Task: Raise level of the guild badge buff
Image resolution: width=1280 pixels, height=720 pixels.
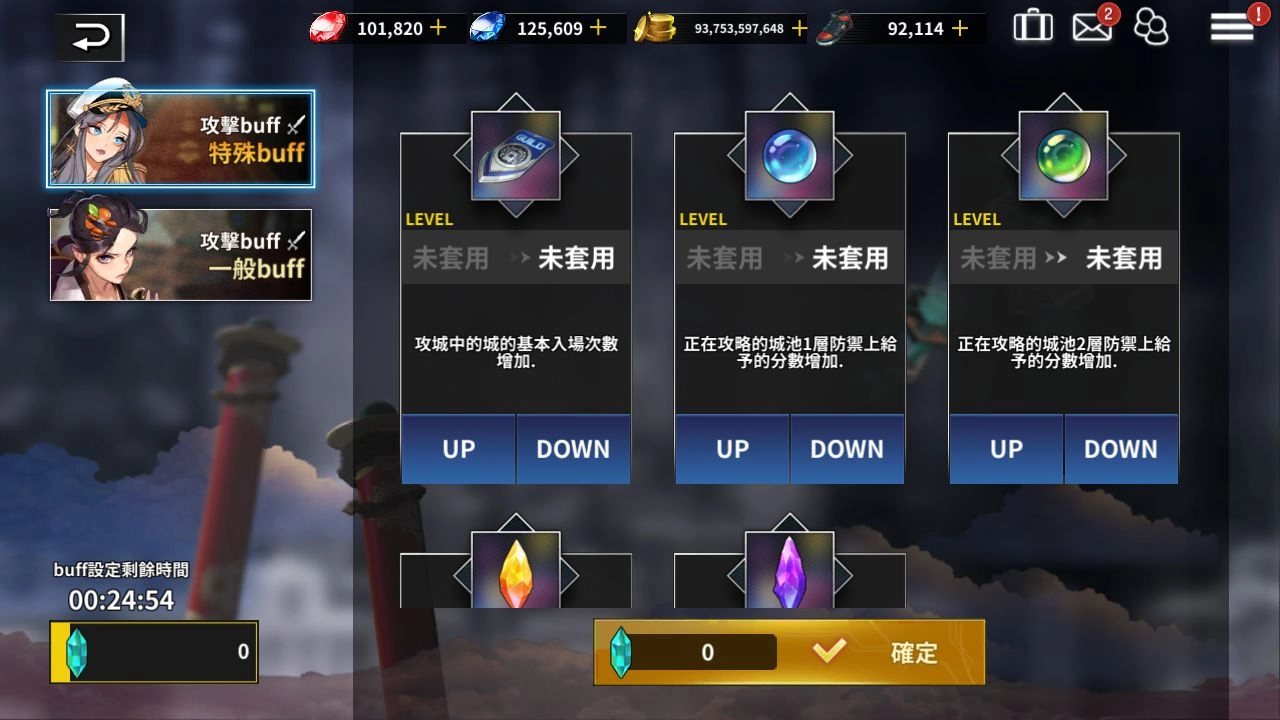Action: pos(459,449)
